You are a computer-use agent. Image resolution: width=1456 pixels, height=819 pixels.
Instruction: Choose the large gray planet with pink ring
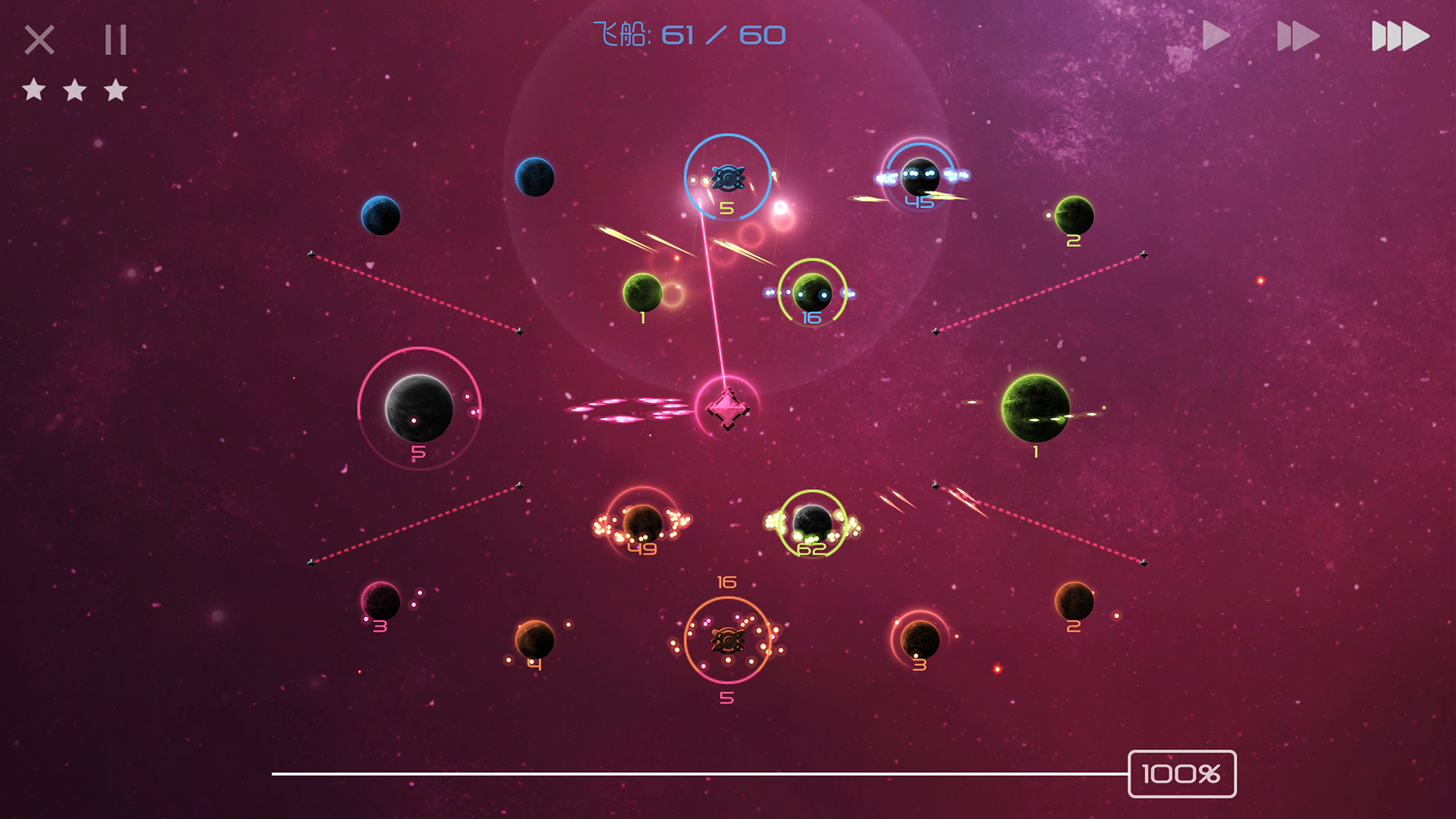click(x=419, y=408)
